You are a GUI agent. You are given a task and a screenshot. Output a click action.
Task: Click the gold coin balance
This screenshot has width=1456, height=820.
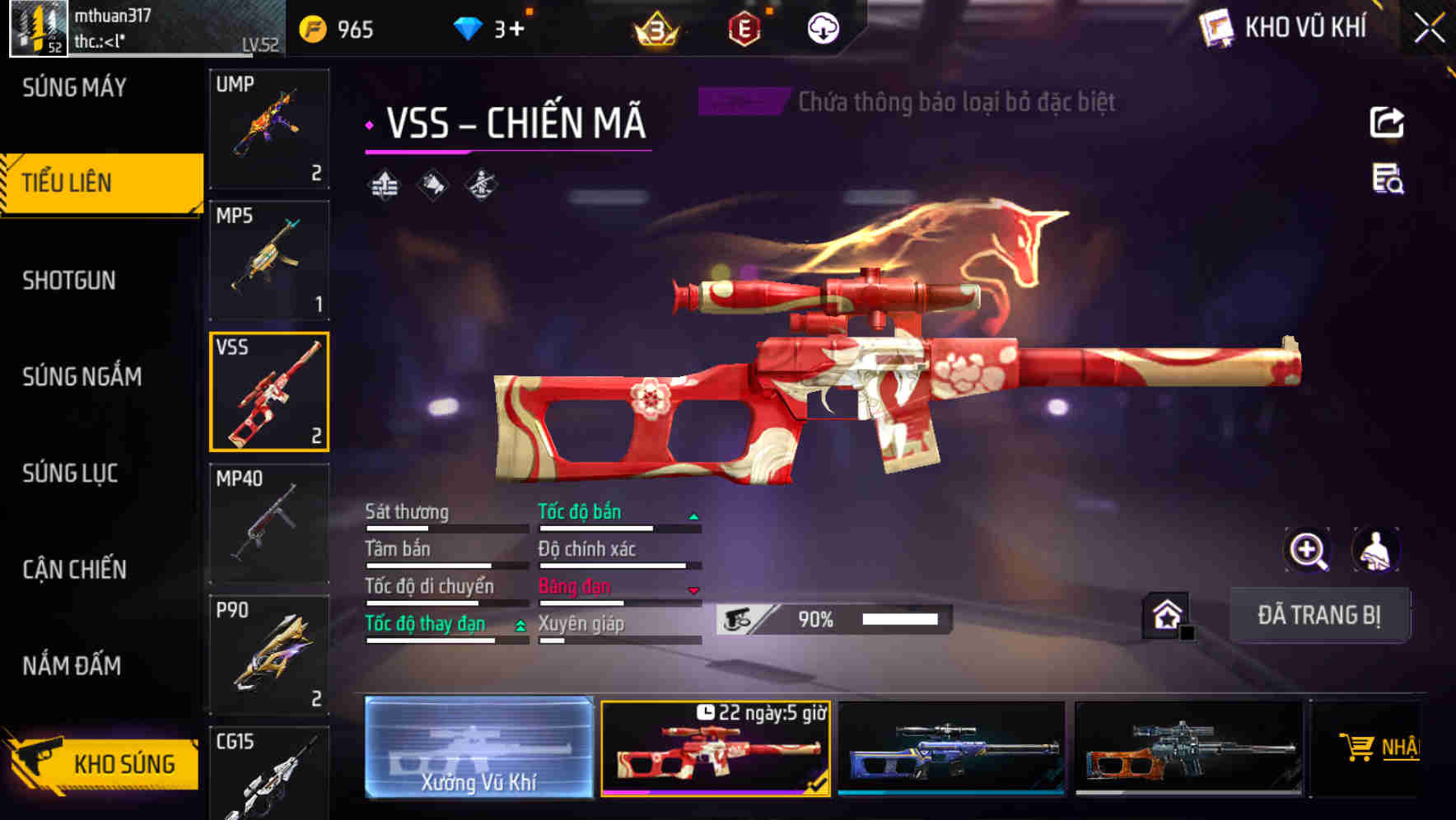pyautogui.click(x=337, y=30)
